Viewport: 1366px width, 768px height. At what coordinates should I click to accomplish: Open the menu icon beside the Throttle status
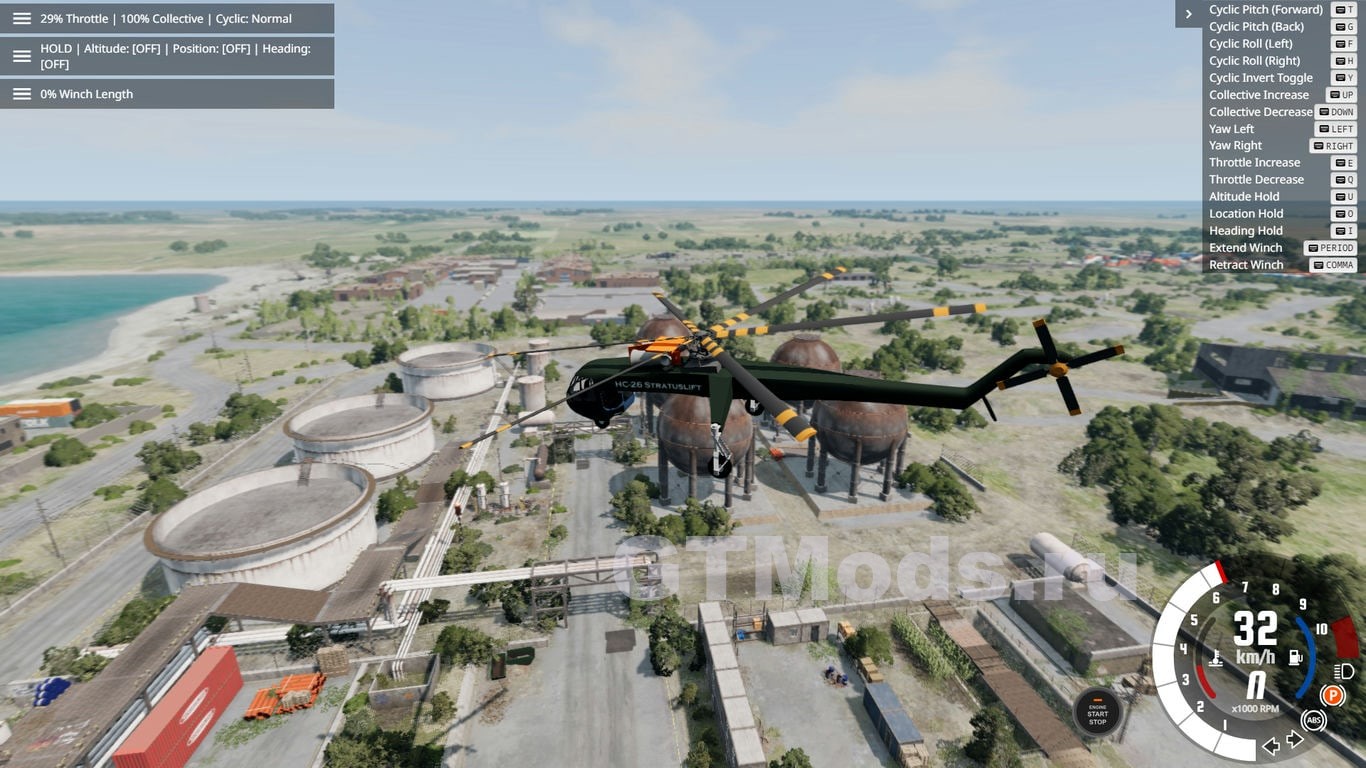[21, 19]
